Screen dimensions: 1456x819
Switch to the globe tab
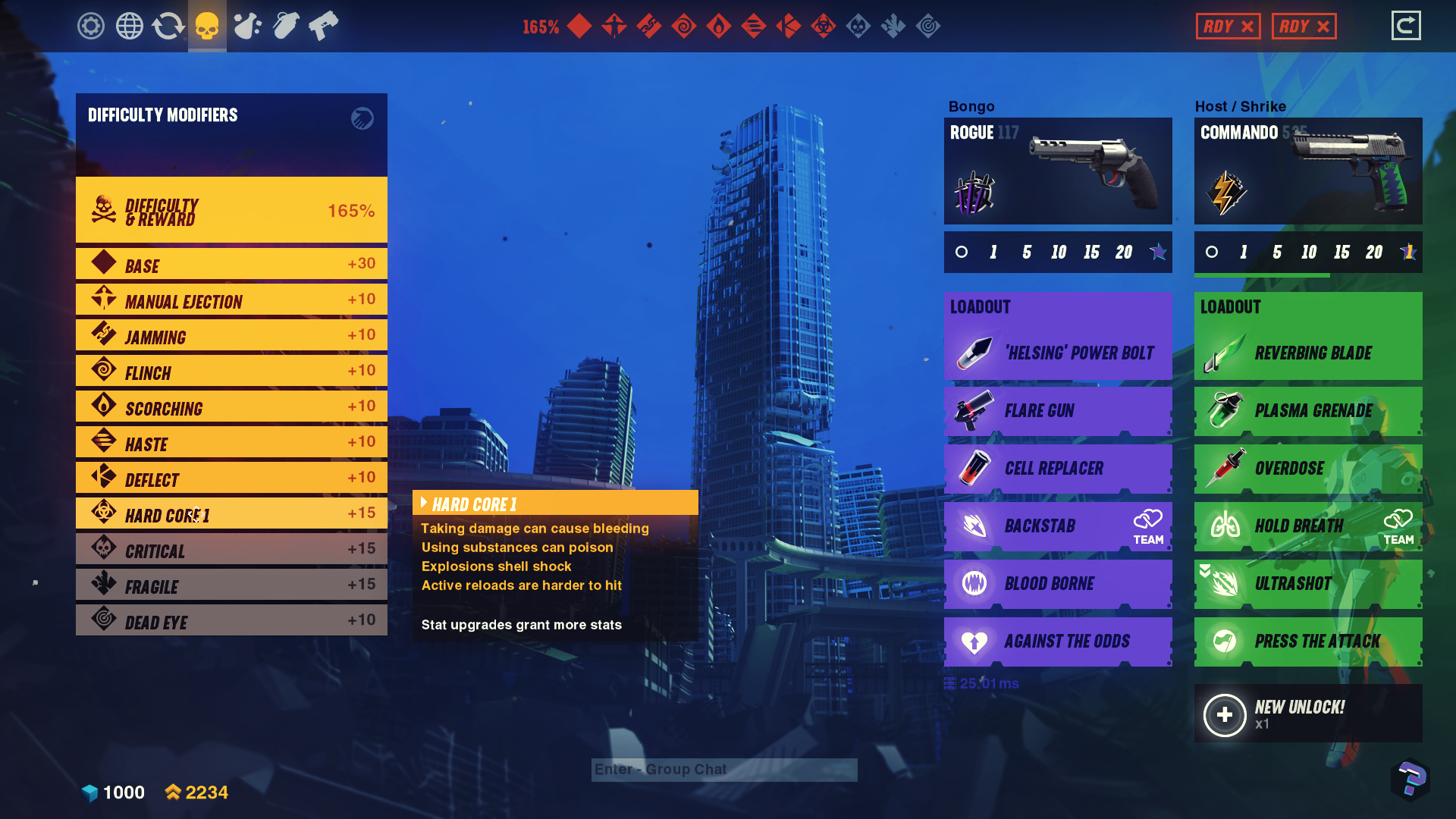coord(130,26)
